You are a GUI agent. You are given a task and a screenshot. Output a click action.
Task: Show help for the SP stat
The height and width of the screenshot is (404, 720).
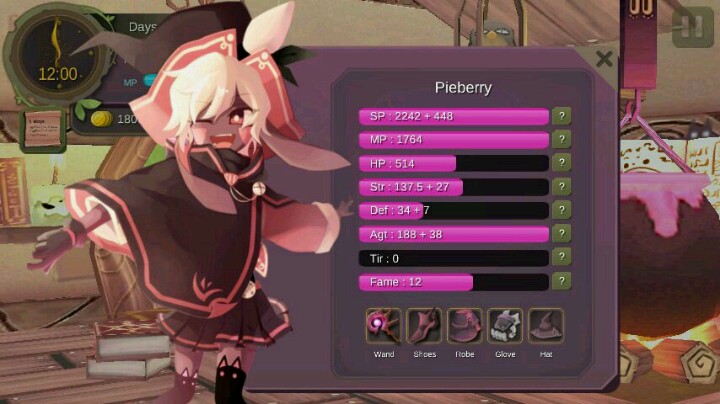[x=563, y=116]
